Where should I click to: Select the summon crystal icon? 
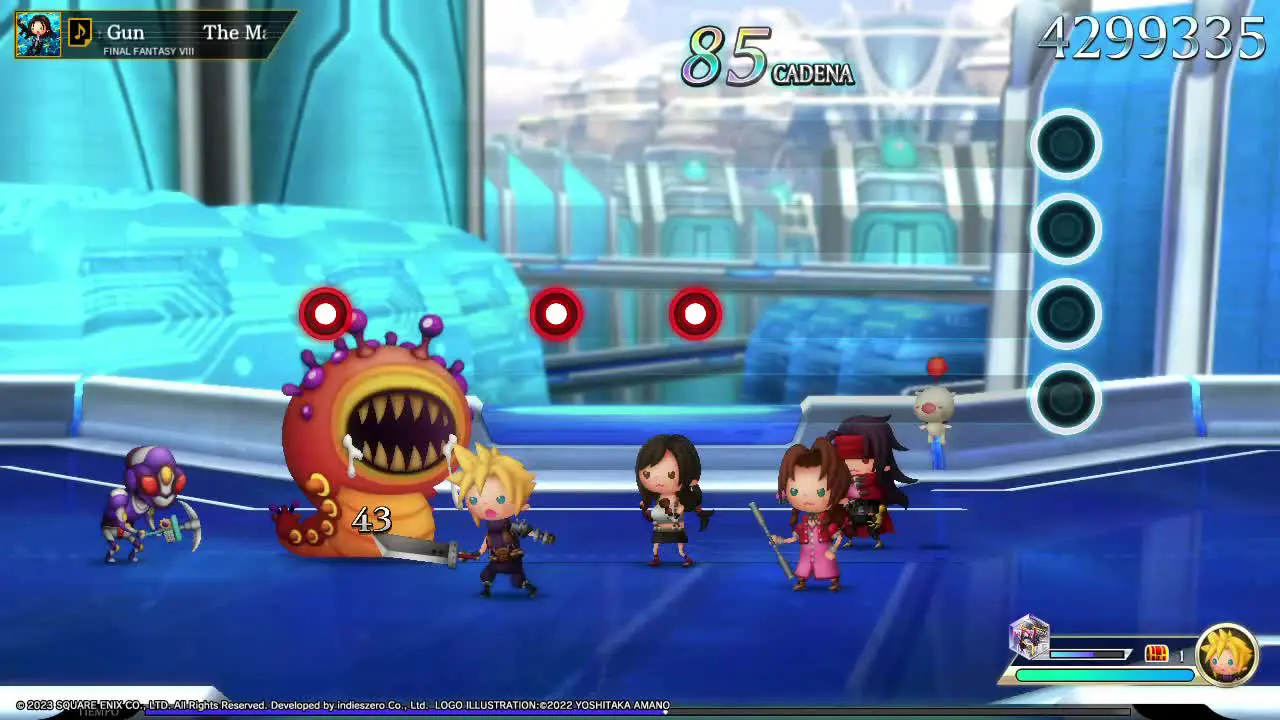(x=1029, y=638)
